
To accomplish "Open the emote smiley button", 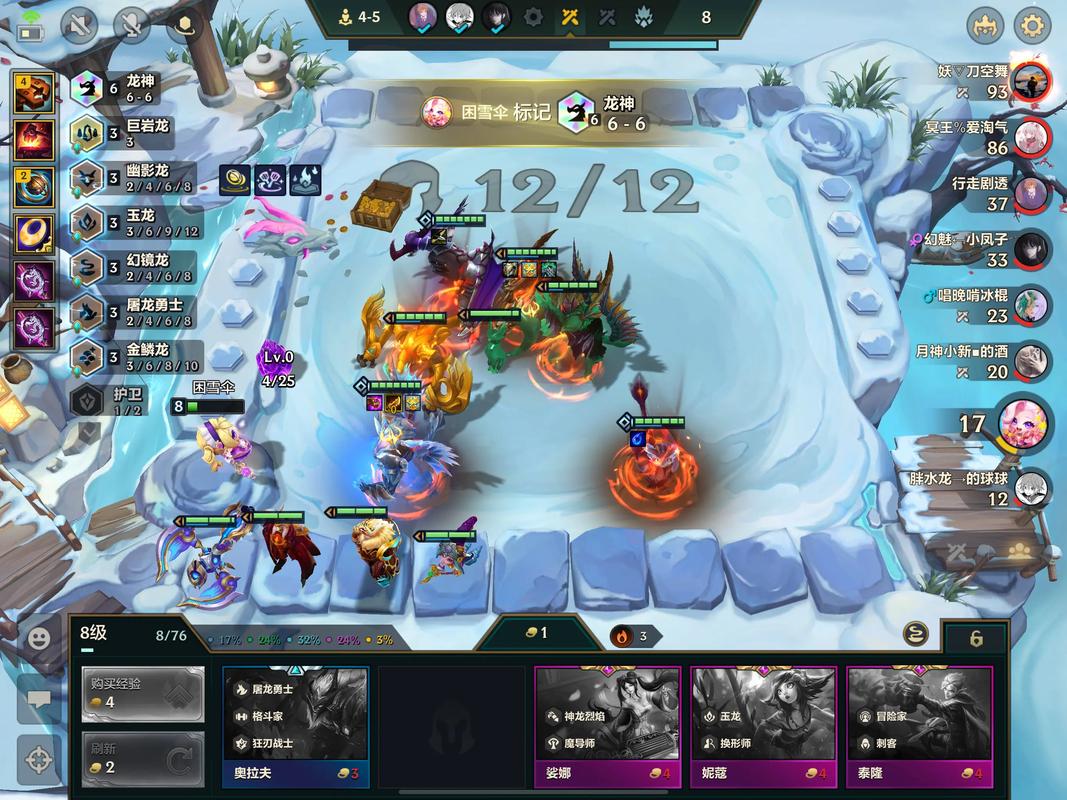I will (x=39, y=639).
